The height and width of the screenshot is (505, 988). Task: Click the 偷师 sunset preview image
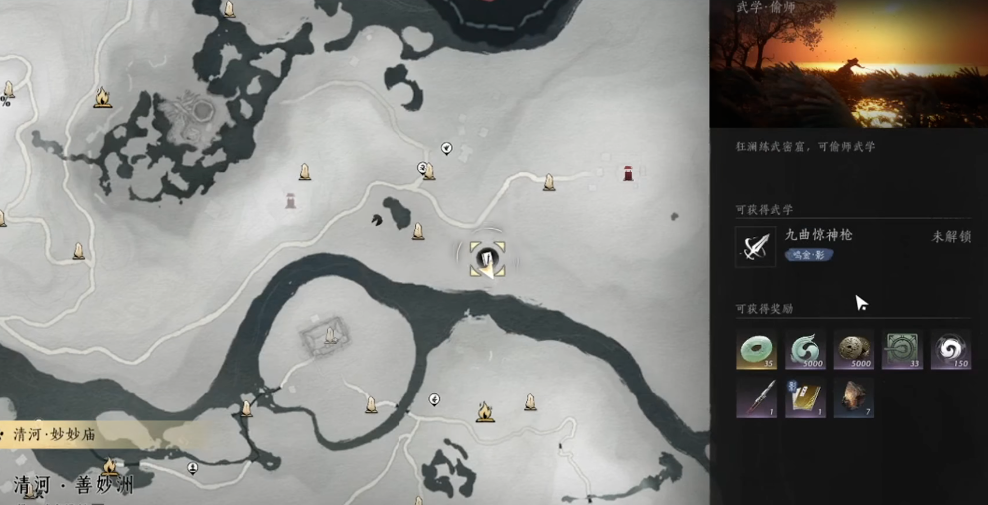coord(848,64)
